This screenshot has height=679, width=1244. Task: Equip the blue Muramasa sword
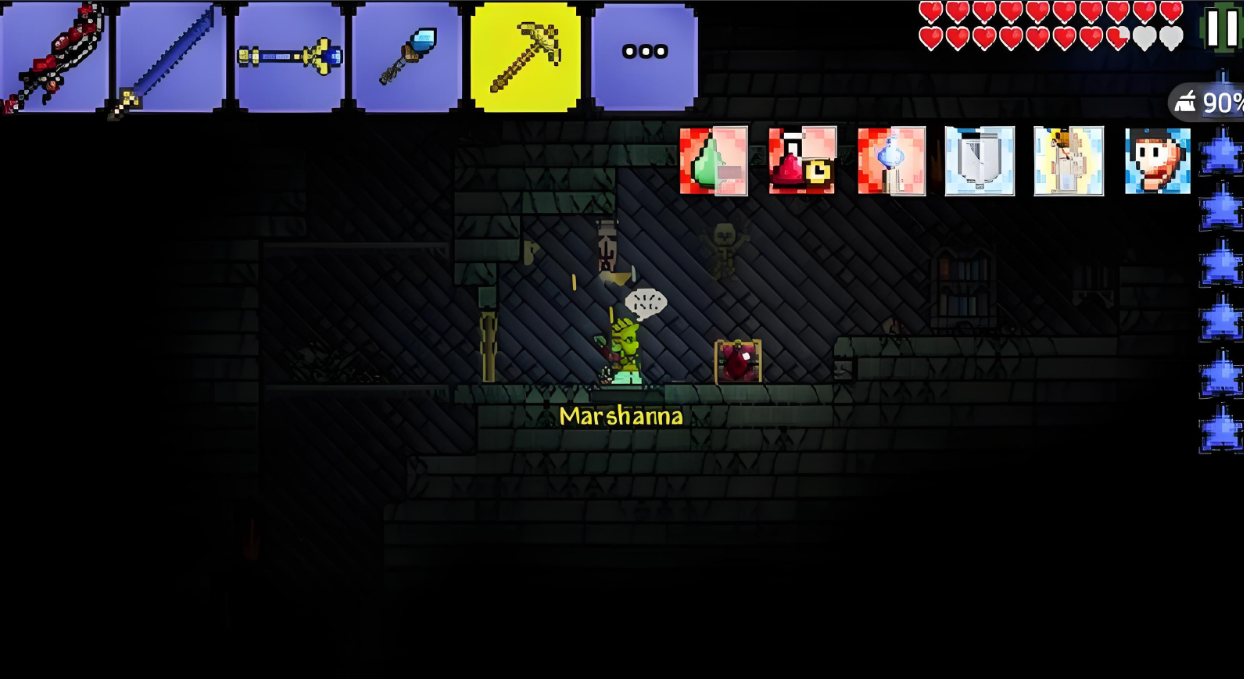(x=171, y=57)
